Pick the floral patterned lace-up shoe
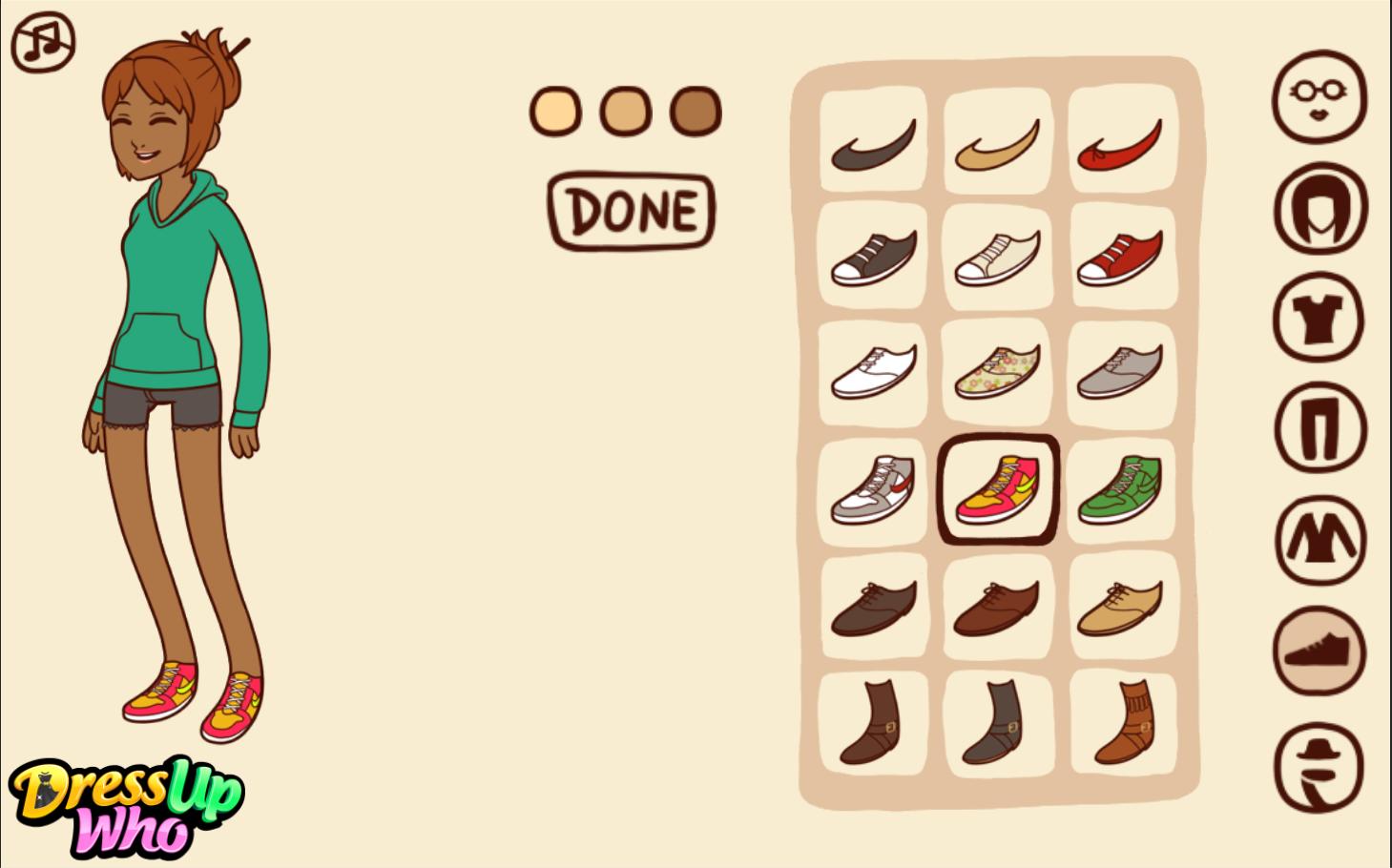 [997, 372]
